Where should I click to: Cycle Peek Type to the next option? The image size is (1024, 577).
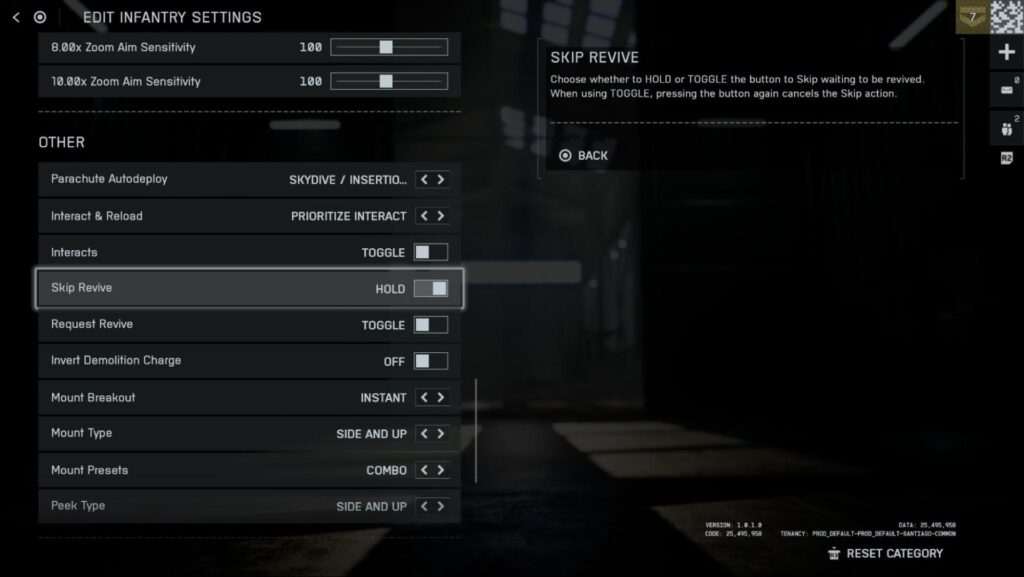coord(441,506)
